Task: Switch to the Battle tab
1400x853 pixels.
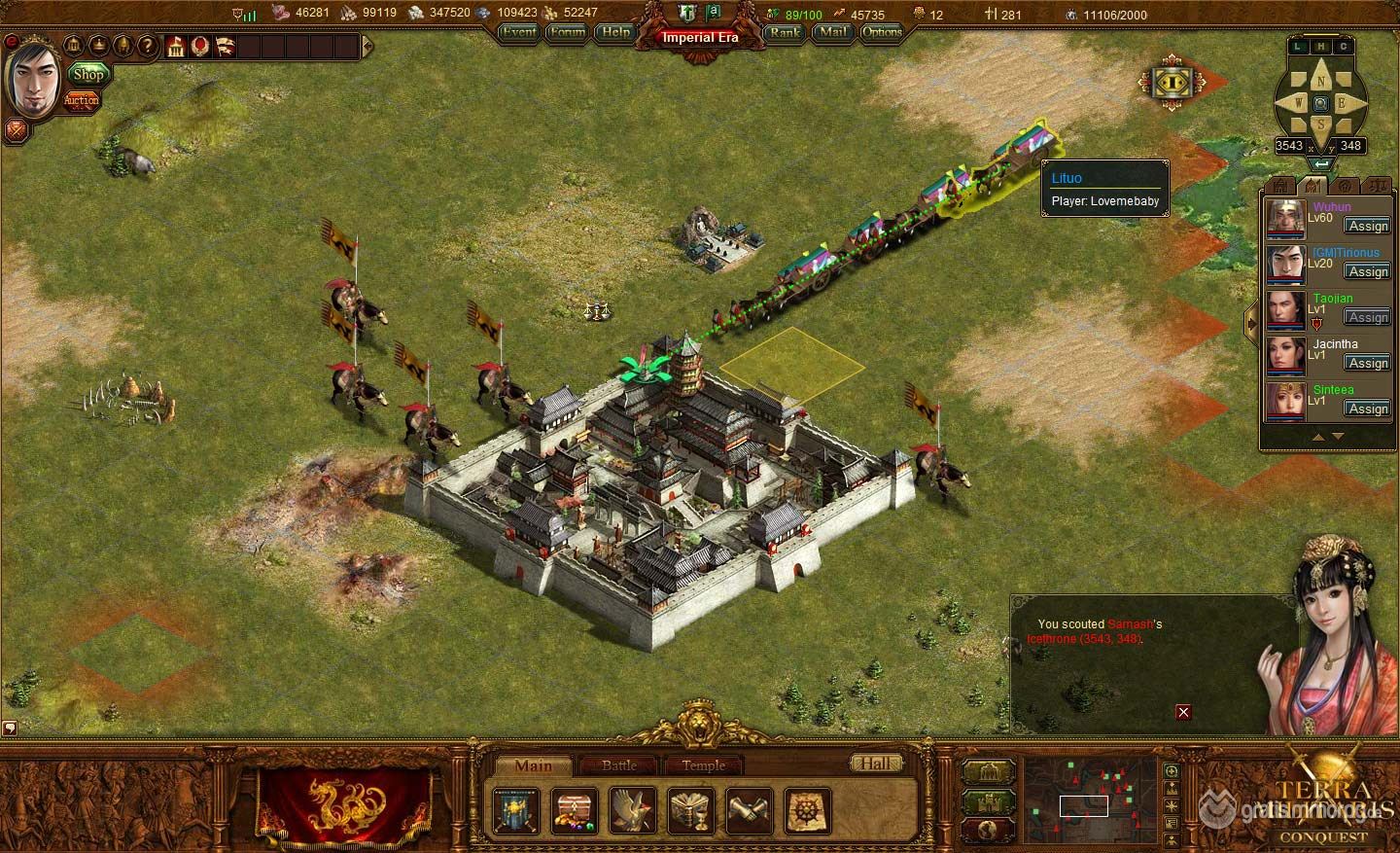Action: pos(619,765)
